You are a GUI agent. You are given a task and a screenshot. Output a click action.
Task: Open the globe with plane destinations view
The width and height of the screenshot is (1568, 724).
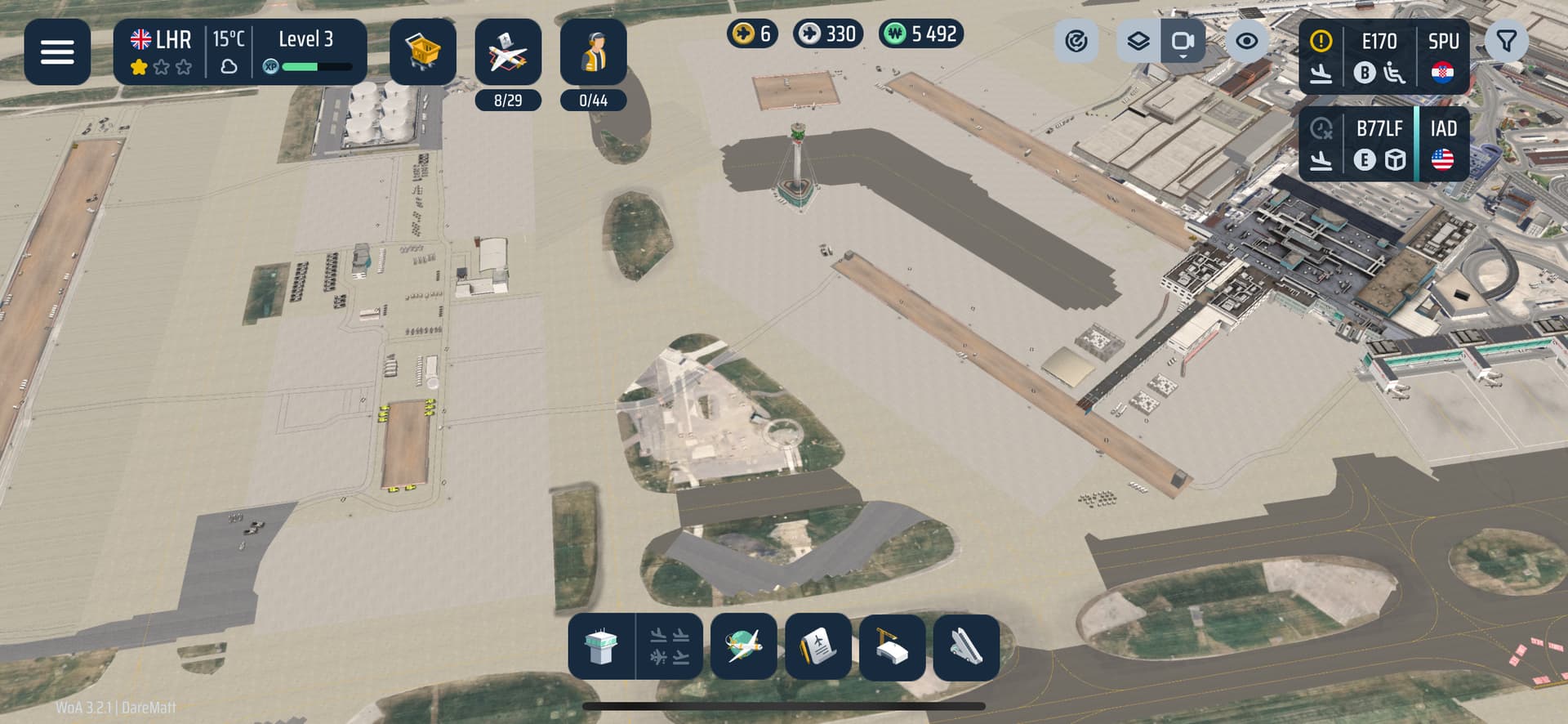pos(744,647)
